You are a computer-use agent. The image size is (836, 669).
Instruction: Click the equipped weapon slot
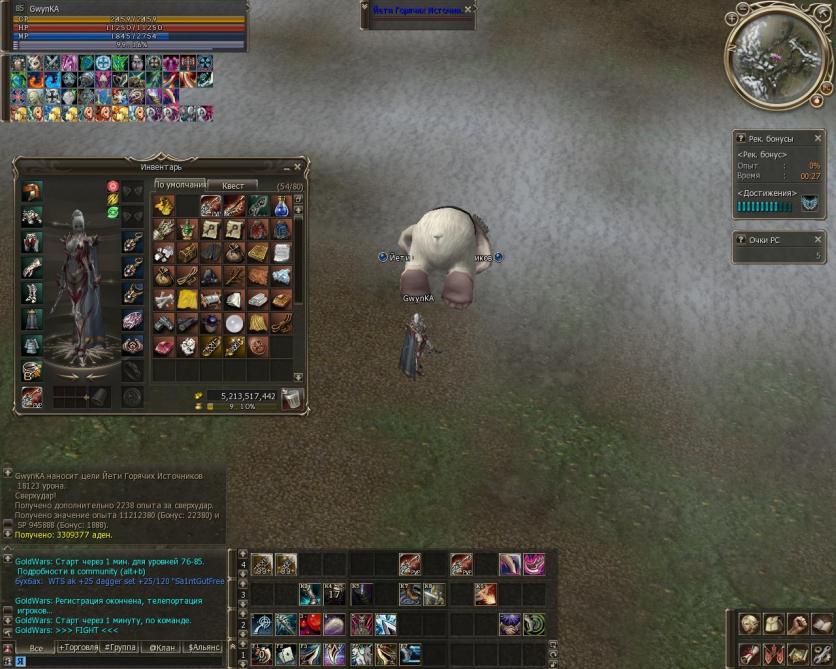coord(32,397)
